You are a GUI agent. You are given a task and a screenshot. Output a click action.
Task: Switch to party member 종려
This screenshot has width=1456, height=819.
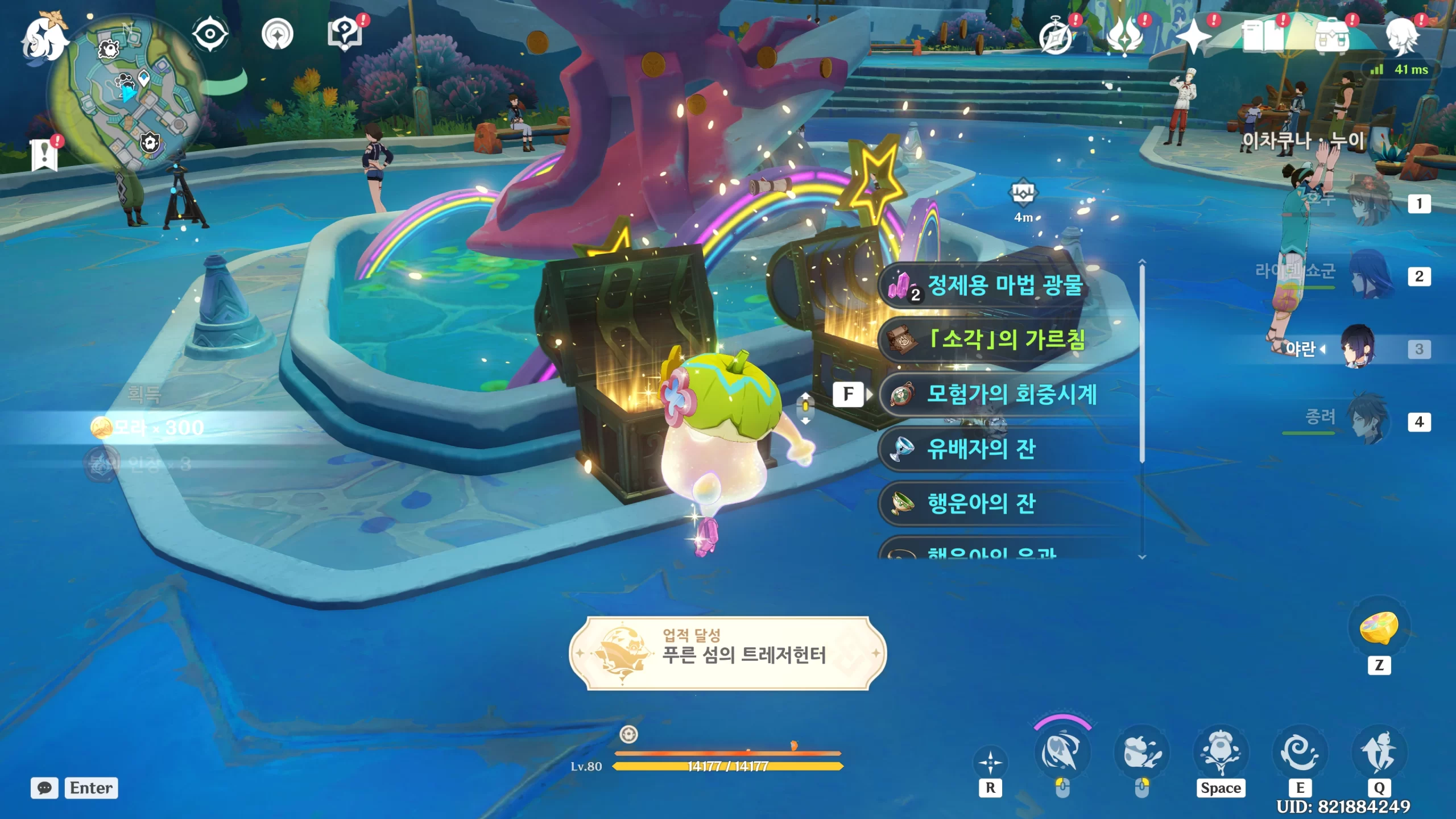click(1371, 421)
